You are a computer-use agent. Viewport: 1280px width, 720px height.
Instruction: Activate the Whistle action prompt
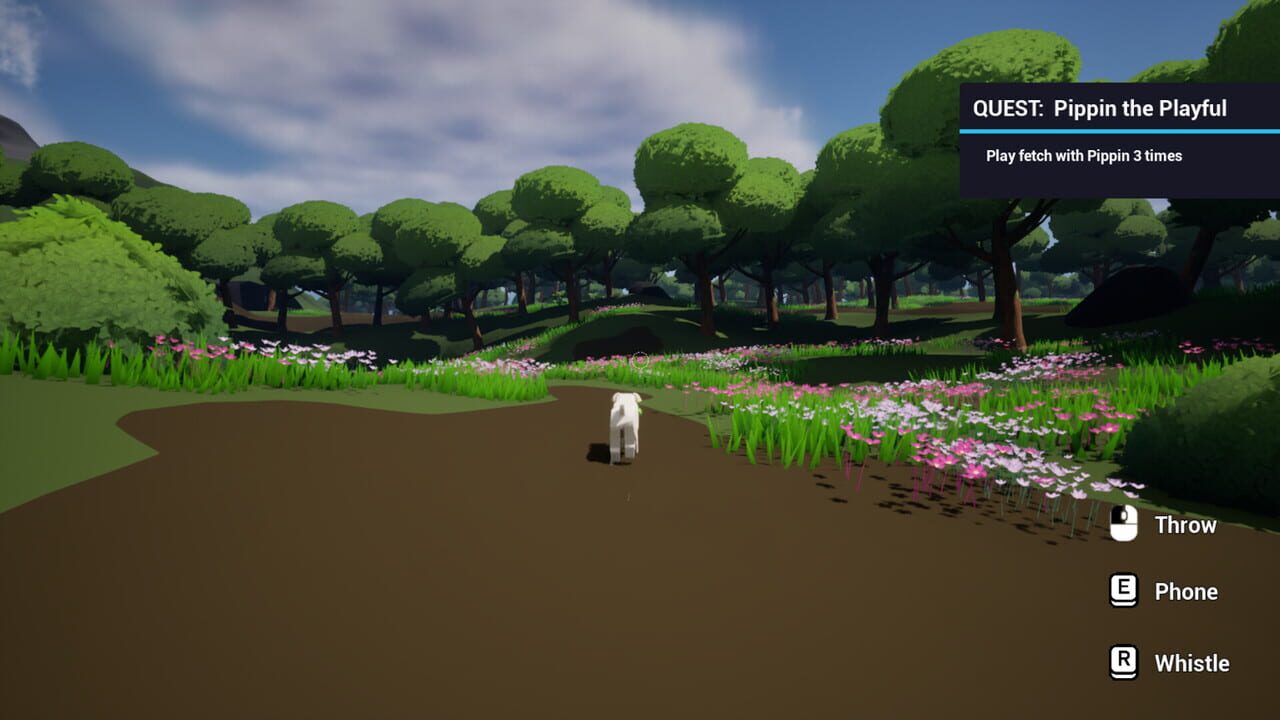tap(1192, 663)
